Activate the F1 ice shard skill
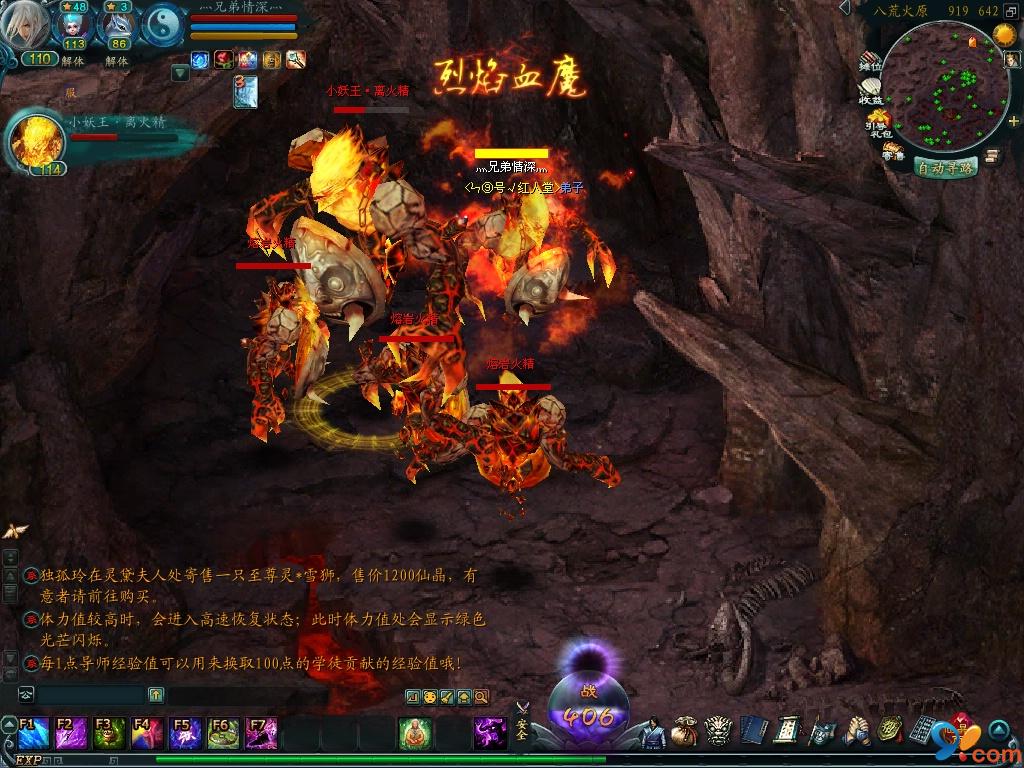 pyautogui.click(x=32, y=734)
